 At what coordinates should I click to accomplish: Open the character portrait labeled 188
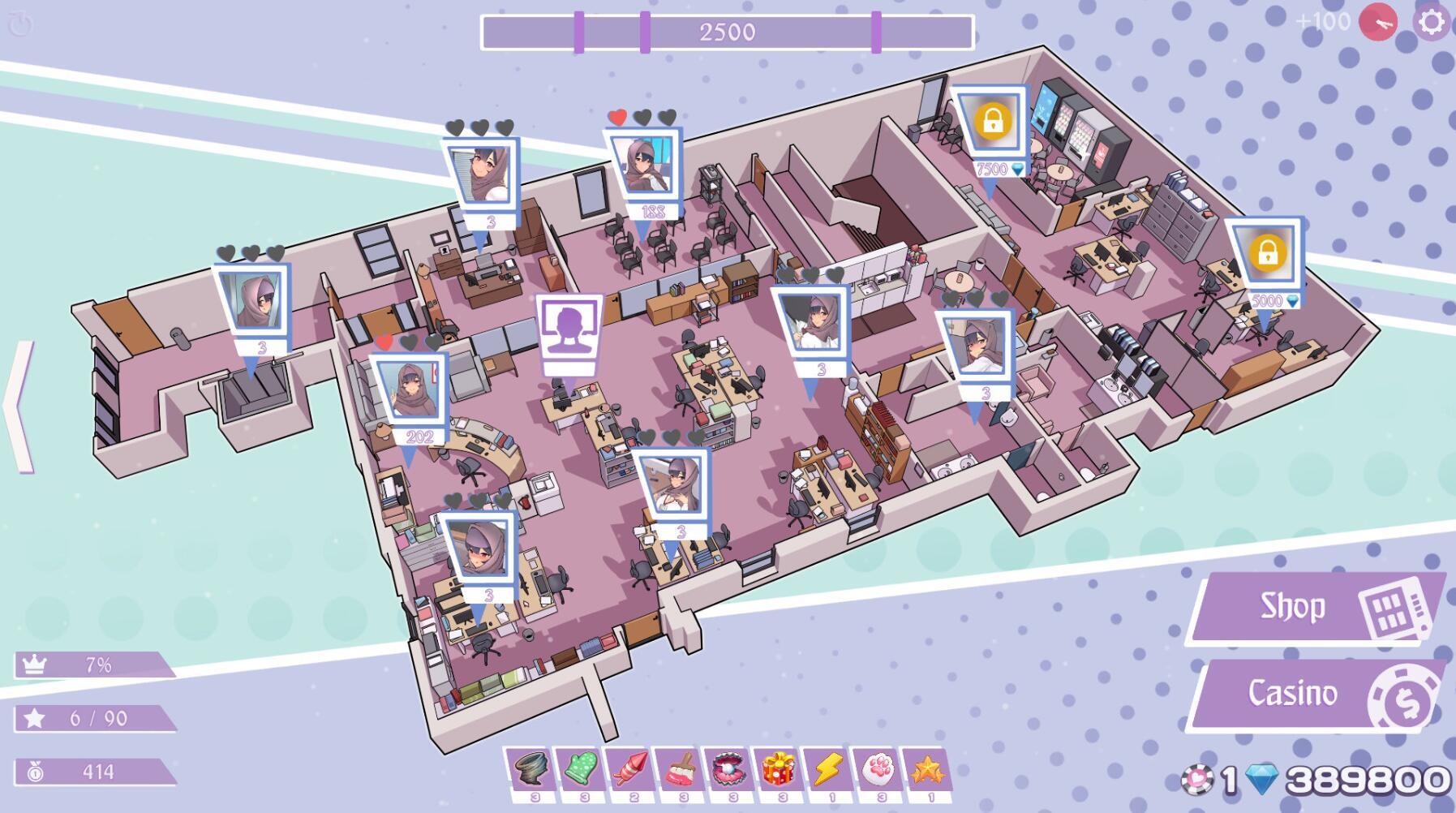(644, 166)
